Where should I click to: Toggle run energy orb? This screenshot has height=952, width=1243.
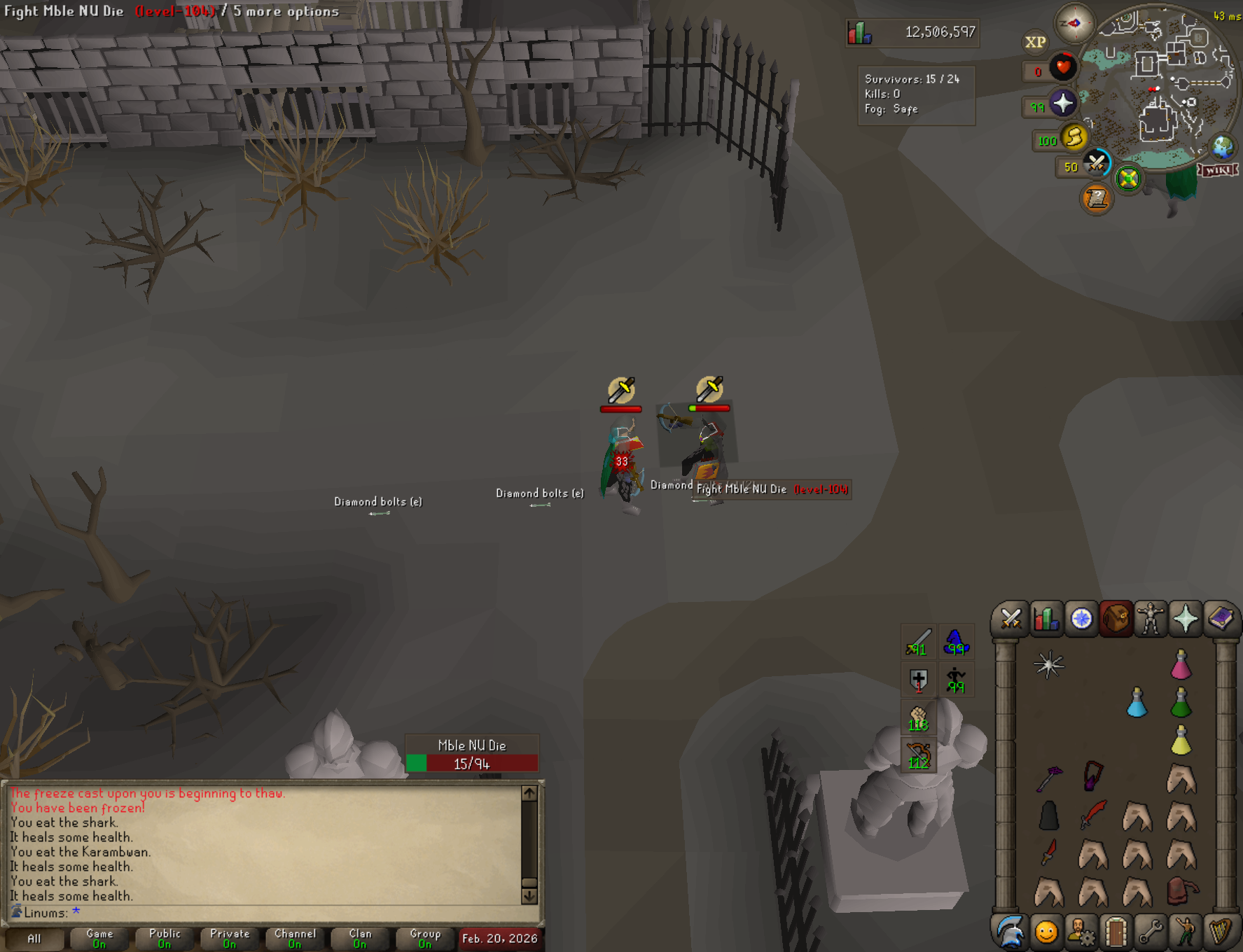coord(1074,137)
